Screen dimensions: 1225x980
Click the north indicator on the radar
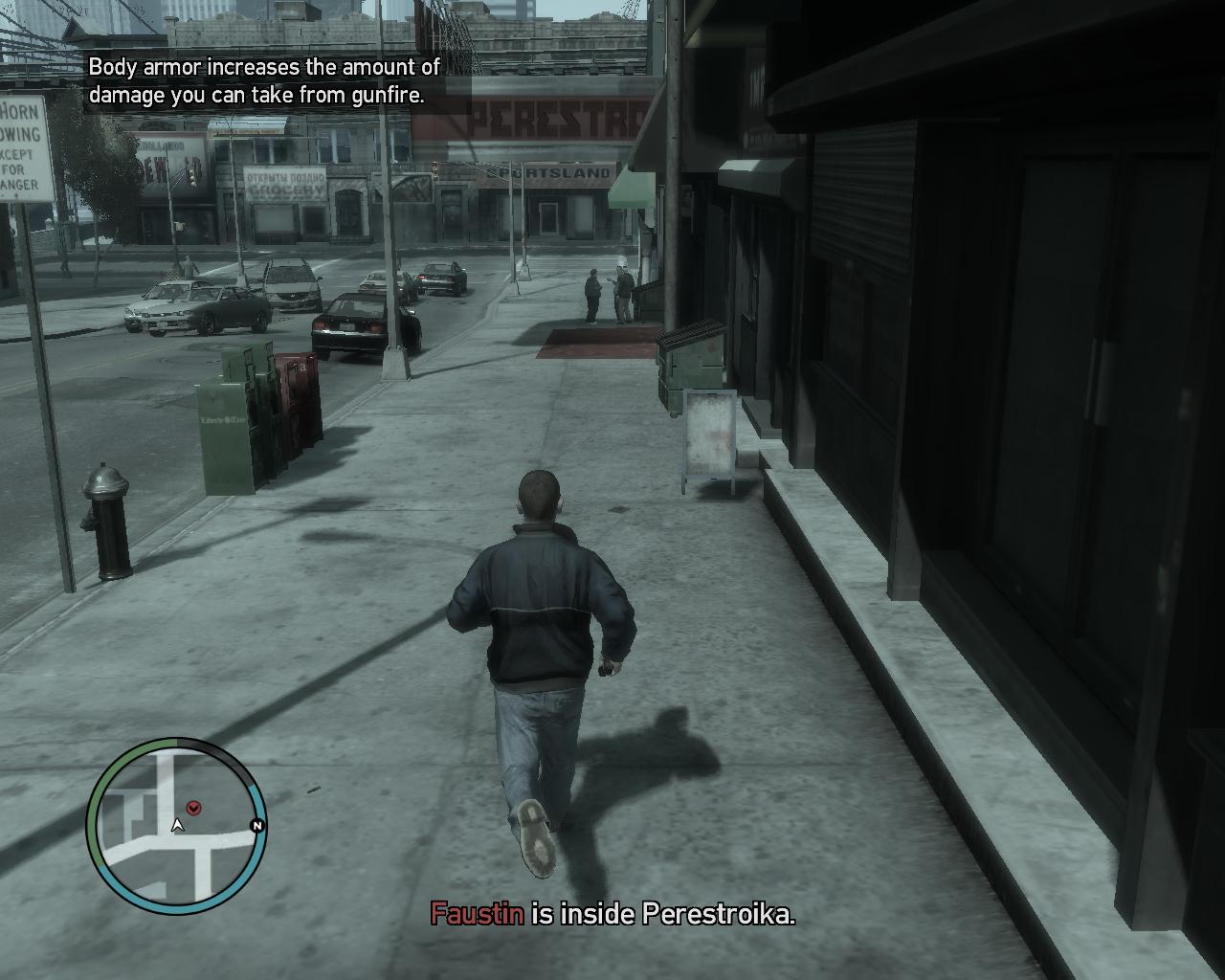click(256, 825)
